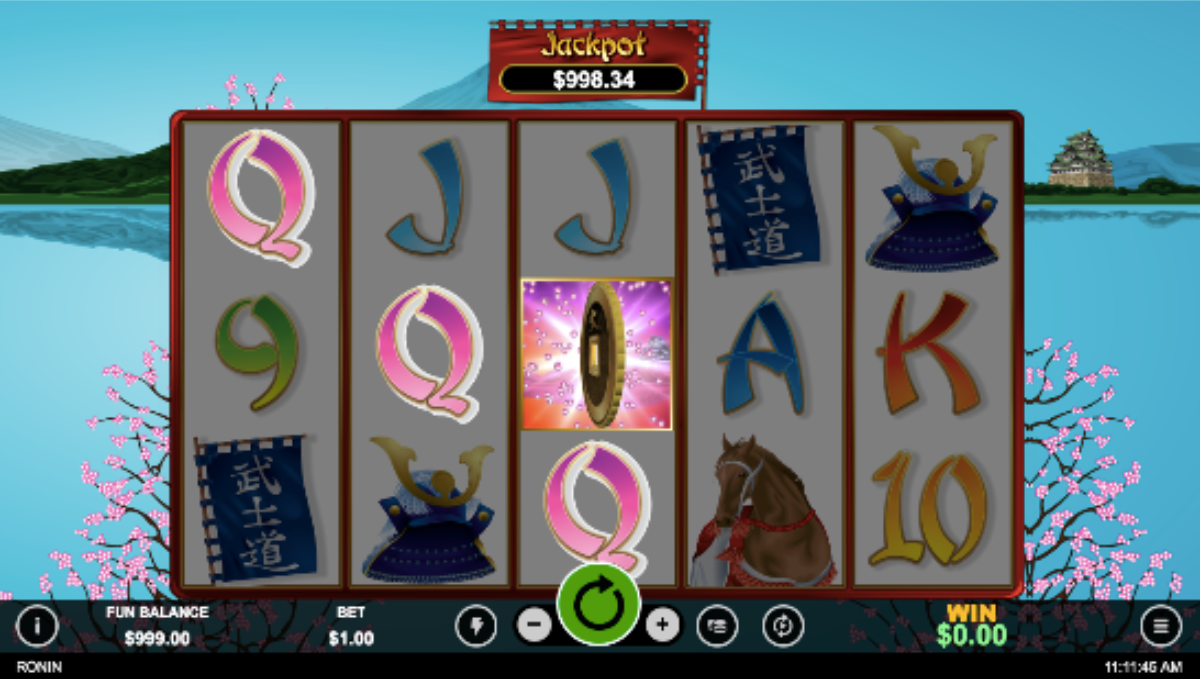Open the hamburger menu
Image resolution: width=1200 pixels, height=679 pixels.
coord(1161,627)
